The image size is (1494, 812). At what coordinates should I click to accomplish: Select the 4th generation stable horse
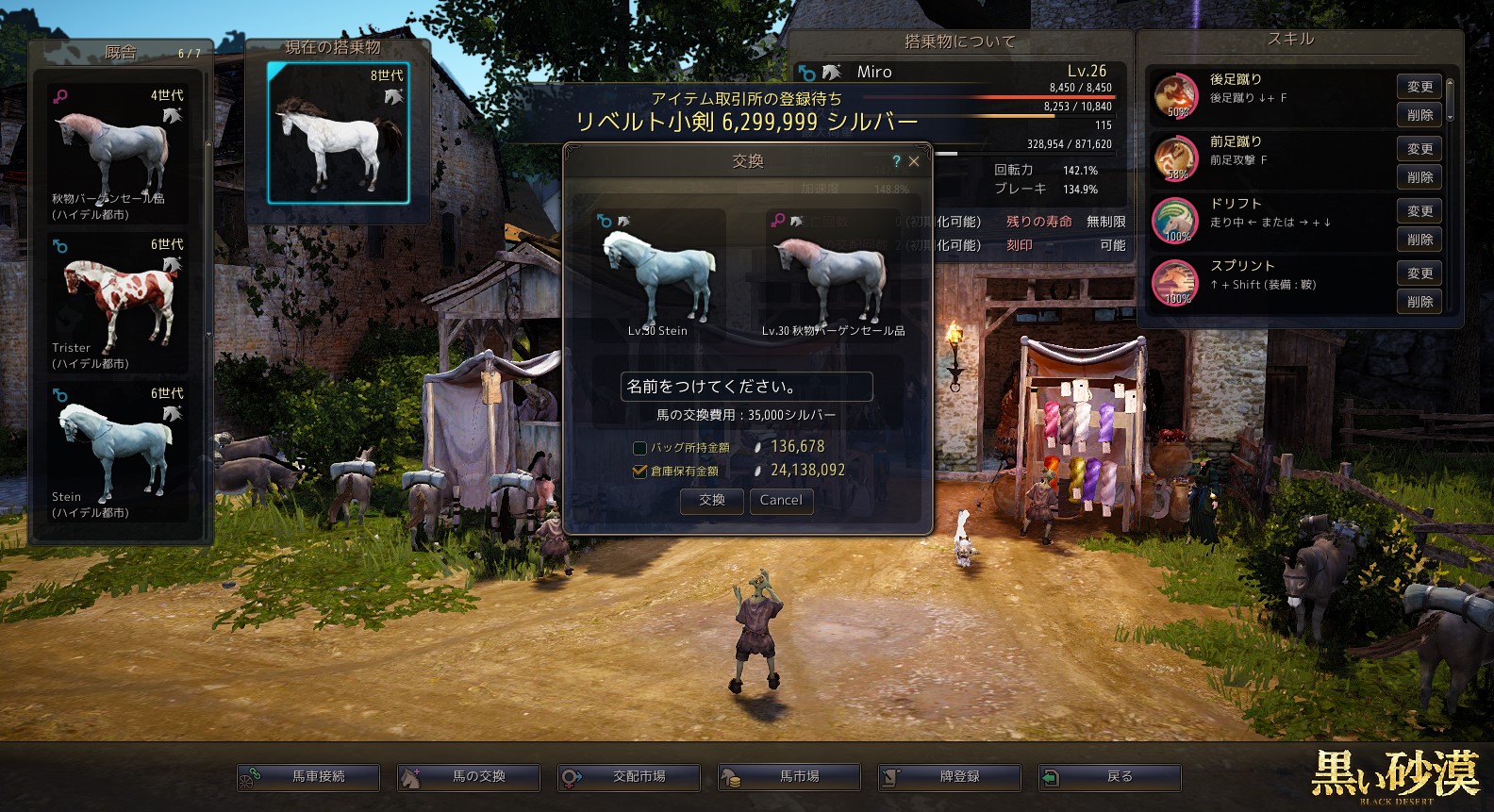[x=118, y=153]
